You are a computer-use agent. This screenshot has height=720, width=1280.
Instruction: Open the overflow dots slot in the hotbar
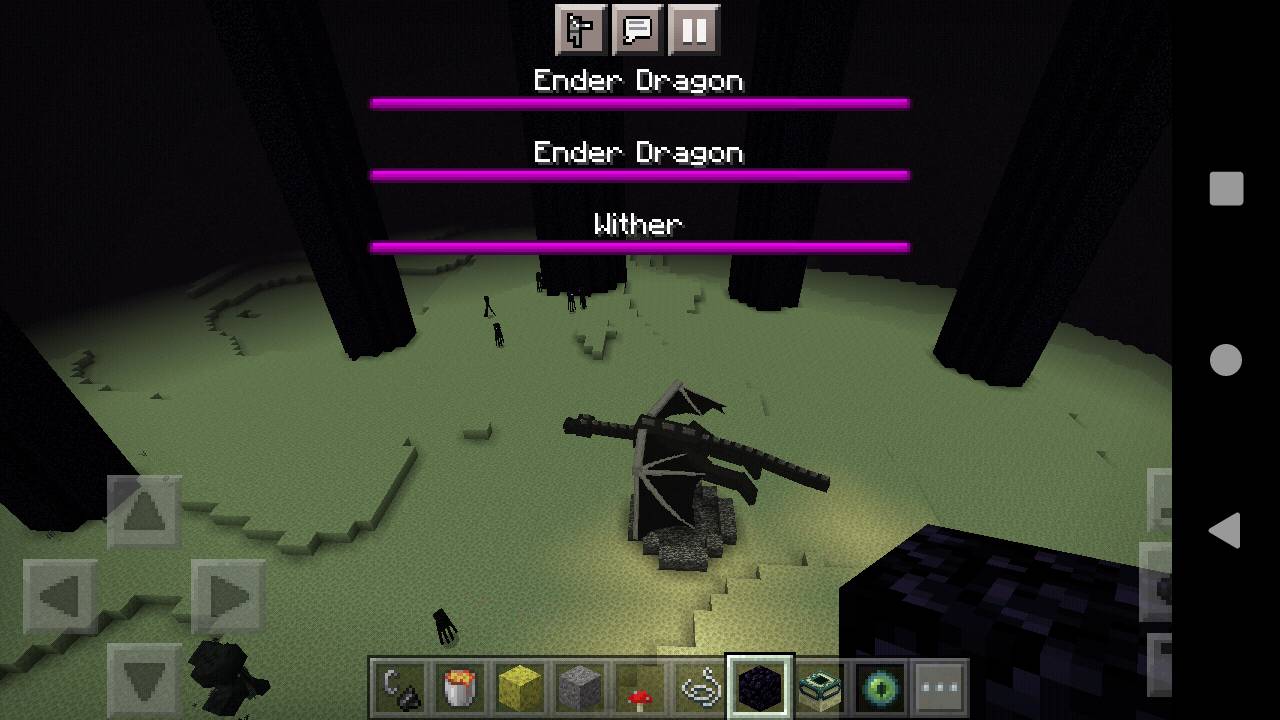938,686
